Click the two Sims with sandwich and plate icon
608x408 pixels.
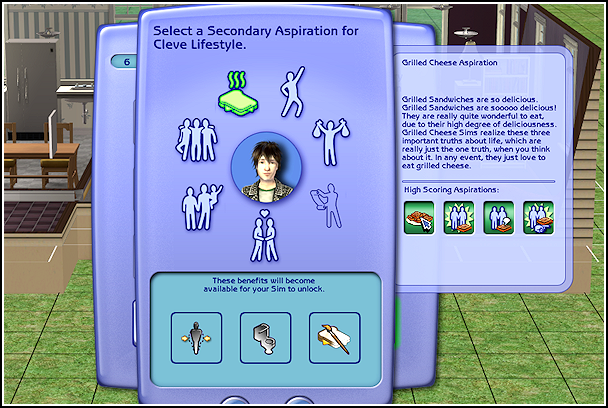[538, 218]
